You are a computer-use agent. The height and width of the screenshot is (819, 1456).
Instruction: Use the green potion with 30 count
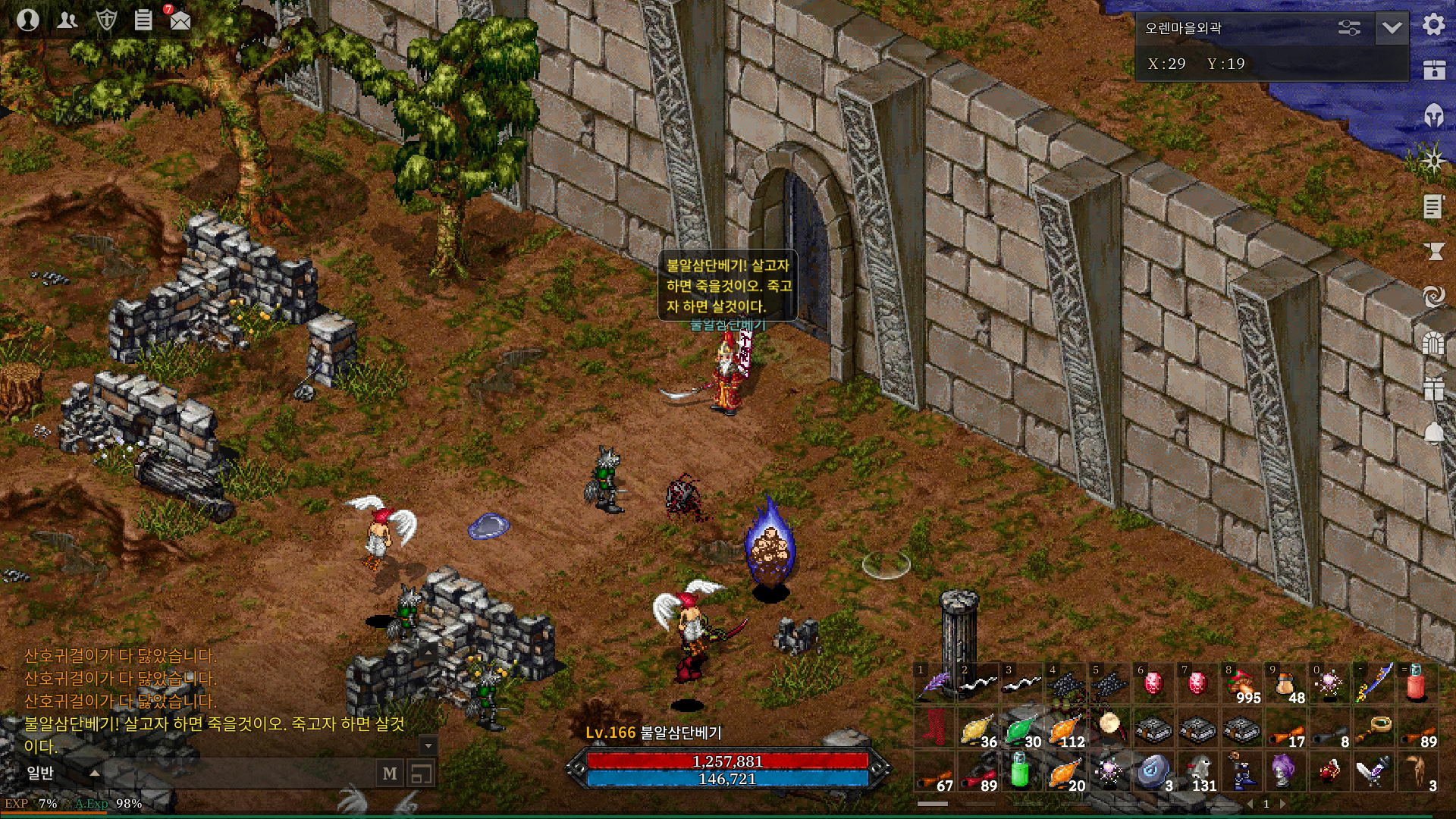click(1021, 730)
